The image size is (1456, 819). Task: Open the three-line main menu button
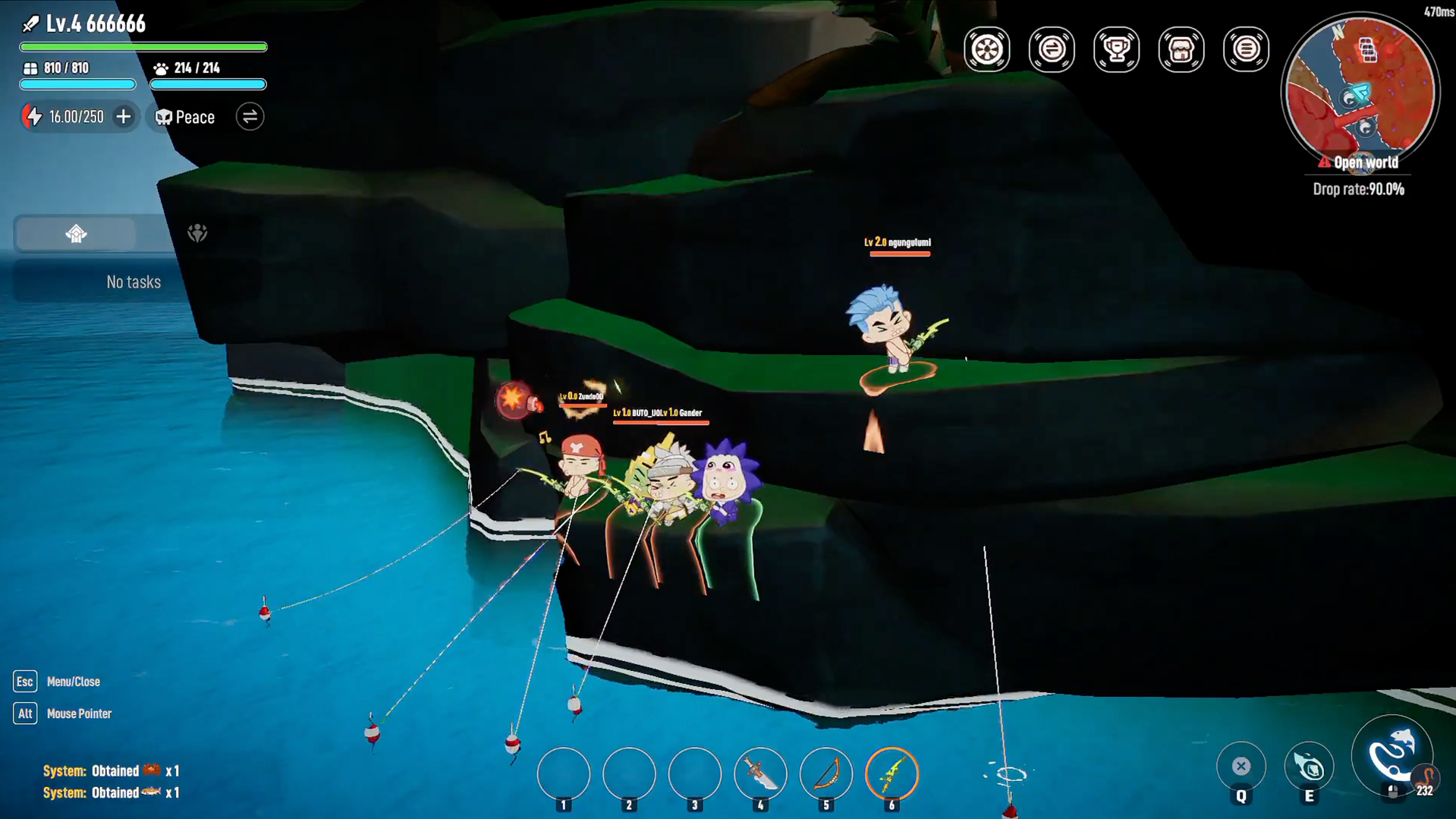[x=1246, y=49]
